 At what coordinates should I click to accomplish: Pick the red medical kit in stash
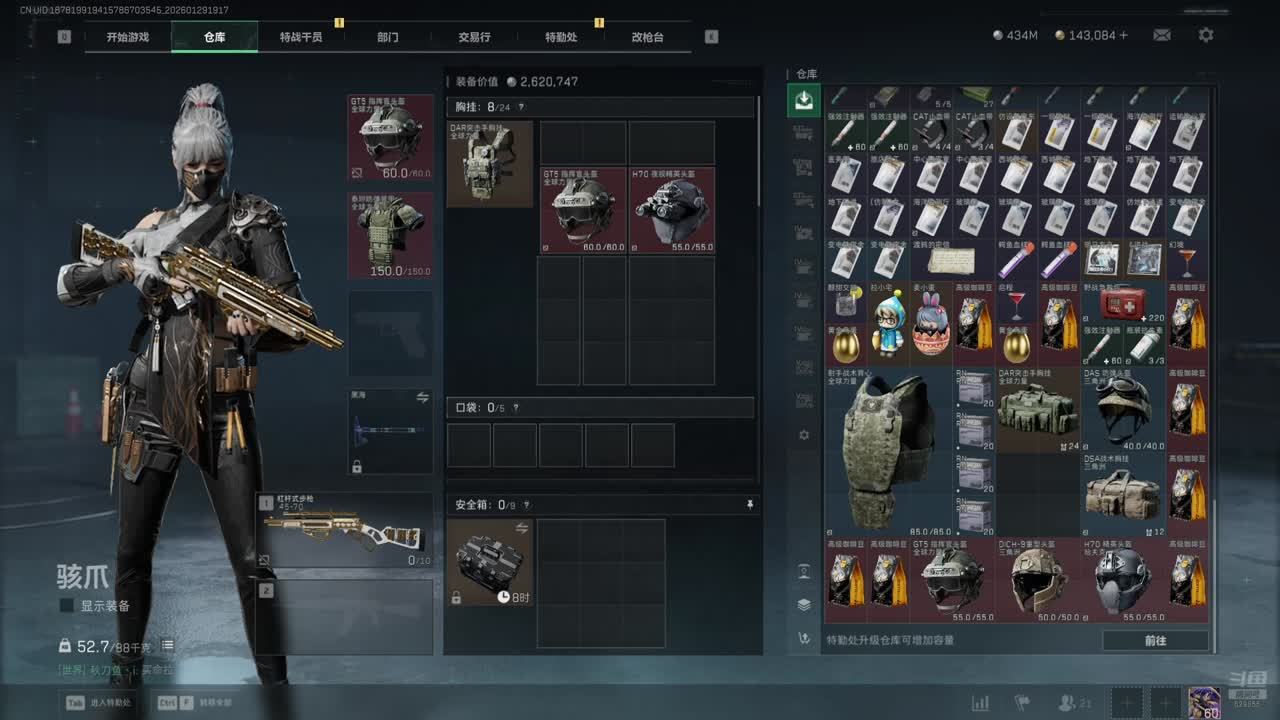(1124, 302)
